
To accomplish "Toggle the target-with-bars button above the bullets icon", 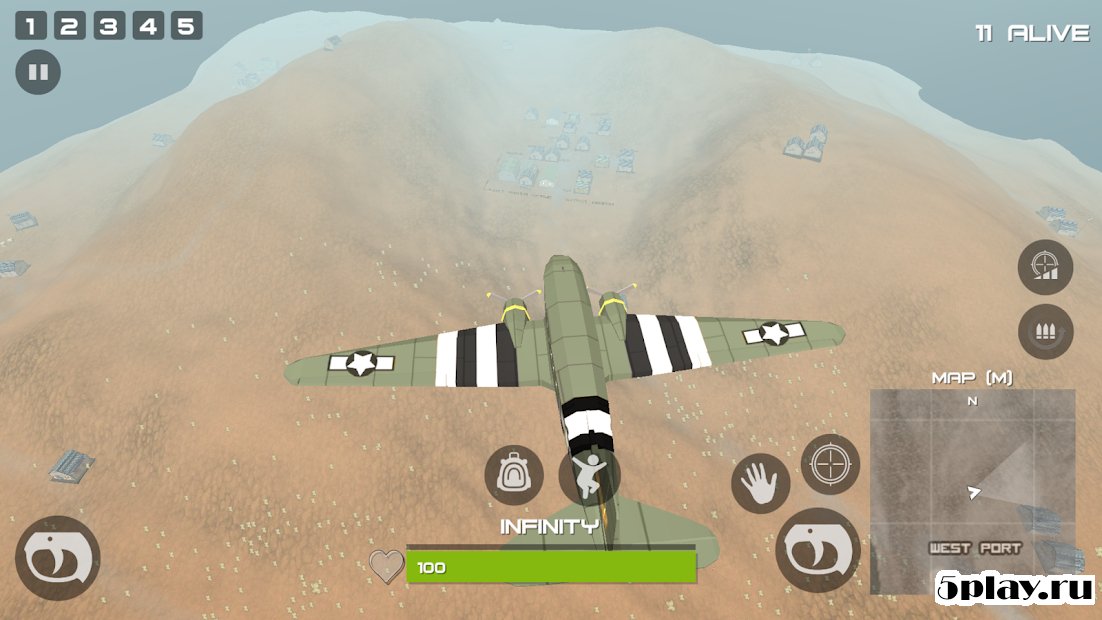I will (x=1045, y=267).
